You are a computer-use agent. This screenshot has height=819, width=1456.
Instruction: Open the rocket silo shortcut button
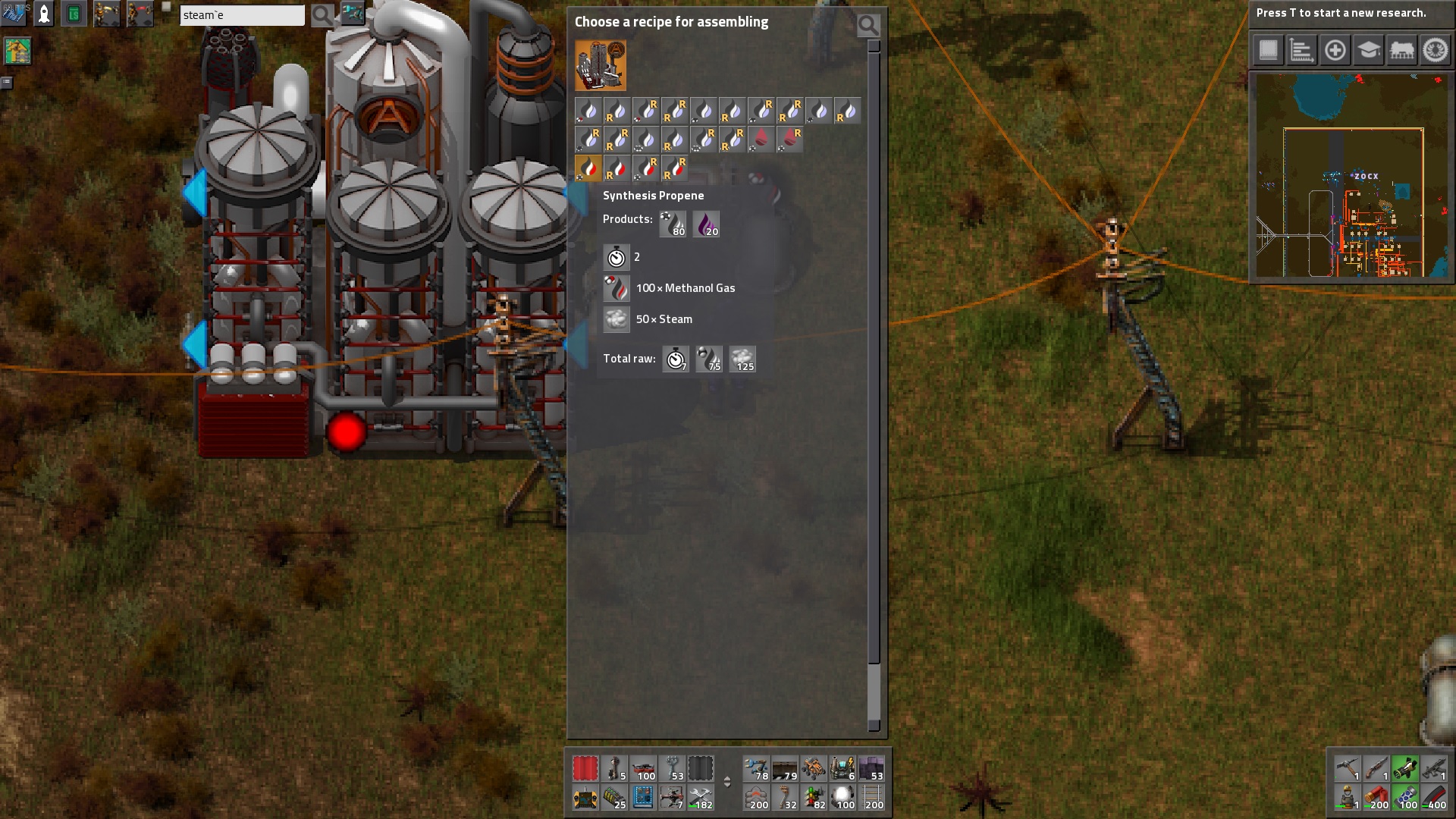44,13
